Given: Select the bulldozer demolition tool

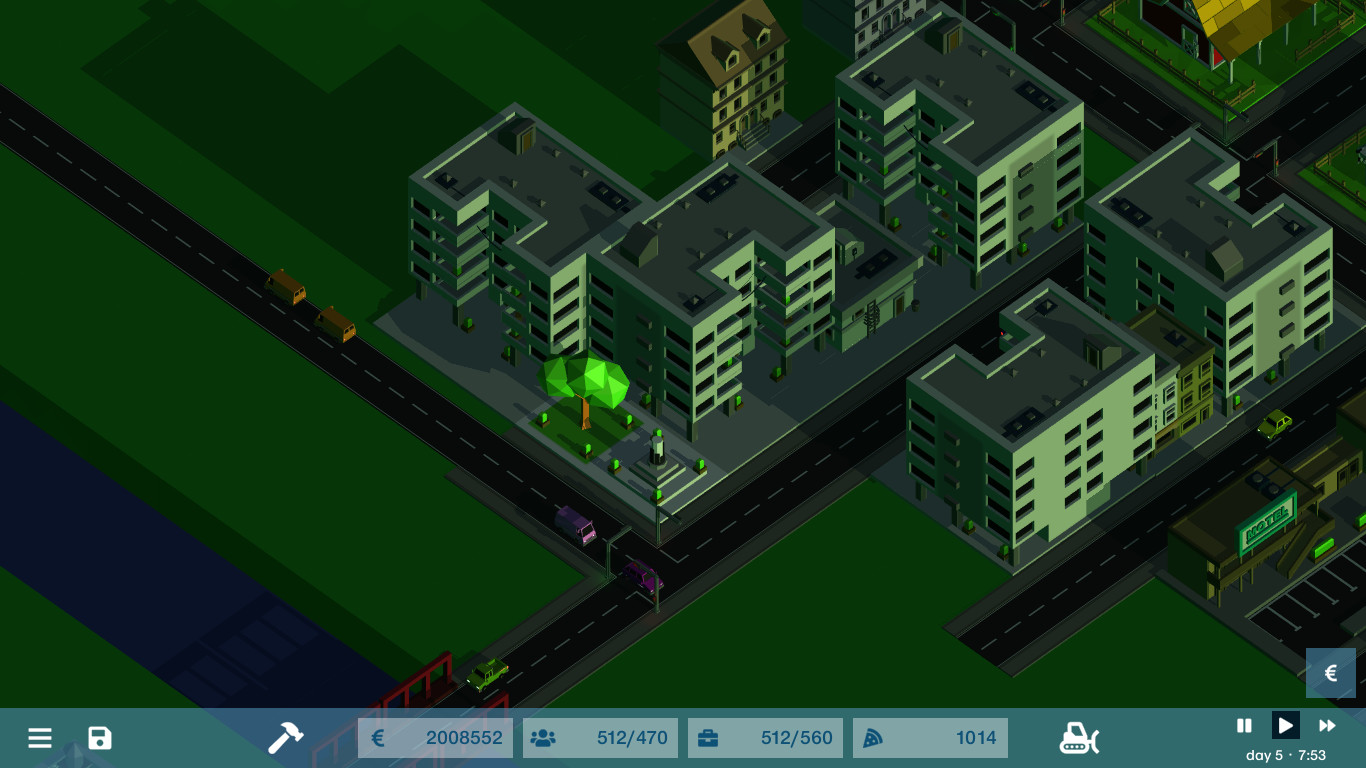Looking at the screenshot, I should click(1079, 740).
